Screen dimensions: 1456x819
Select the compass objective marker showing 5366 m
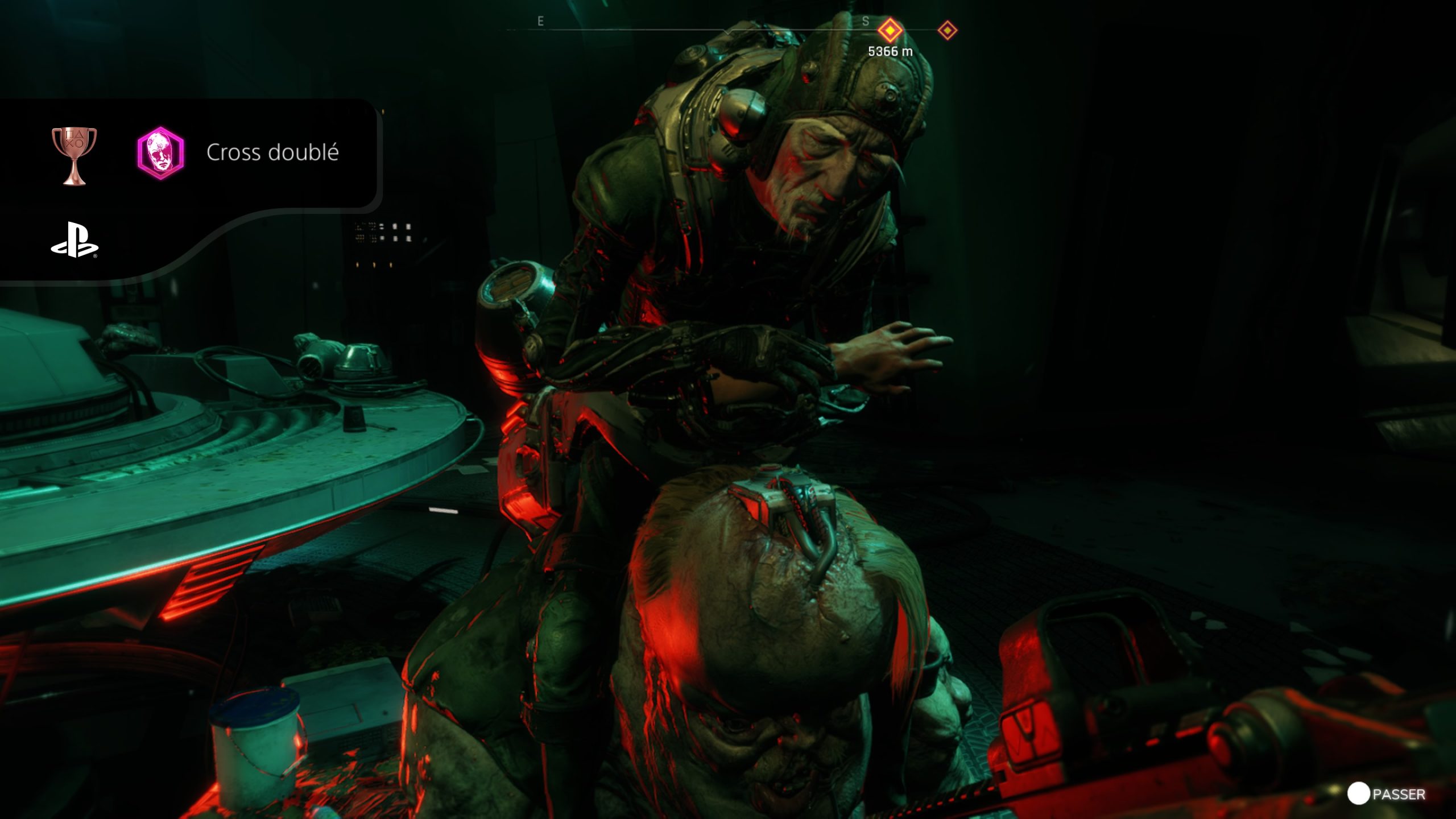coord(890,30)
